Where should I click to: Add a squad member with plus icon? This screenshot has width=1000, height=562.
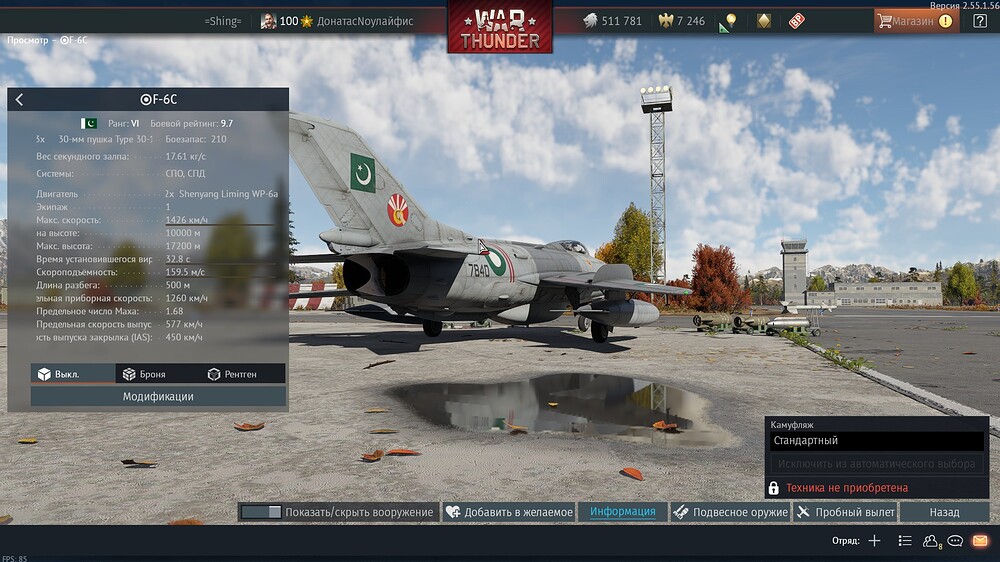click(874, 541)
